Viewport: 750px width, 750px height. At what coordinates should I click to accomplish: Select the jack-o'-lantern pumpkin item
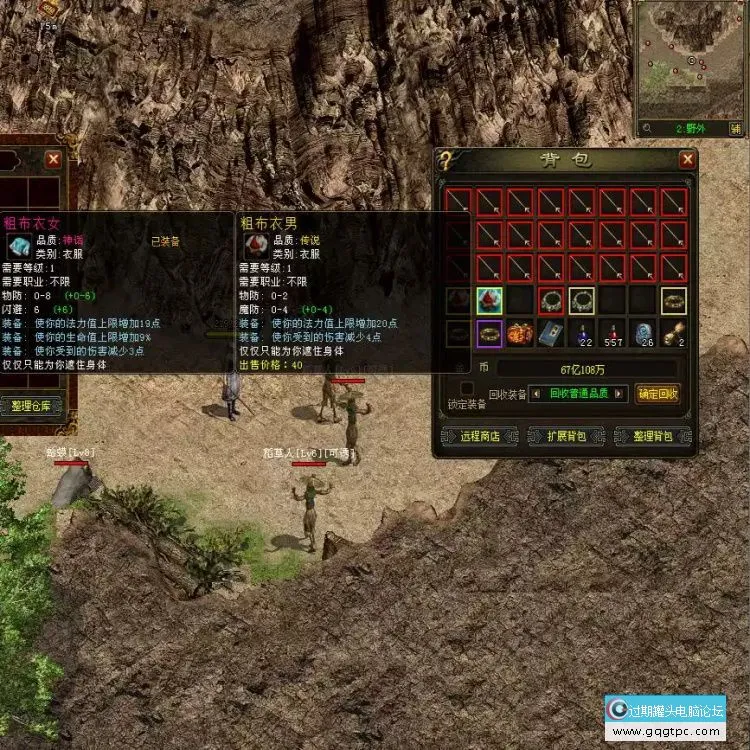pyautogui.click(x=520, y=333)
